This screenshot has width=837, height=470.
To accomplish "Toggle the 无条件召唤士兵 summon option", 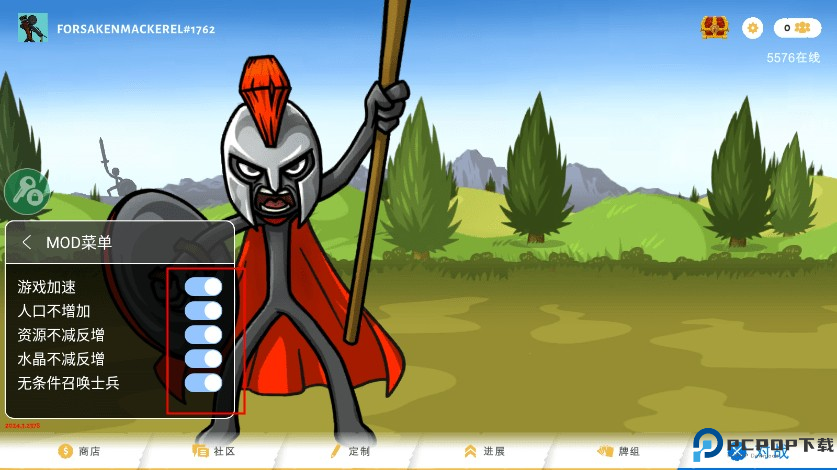I will pos(203,383).
